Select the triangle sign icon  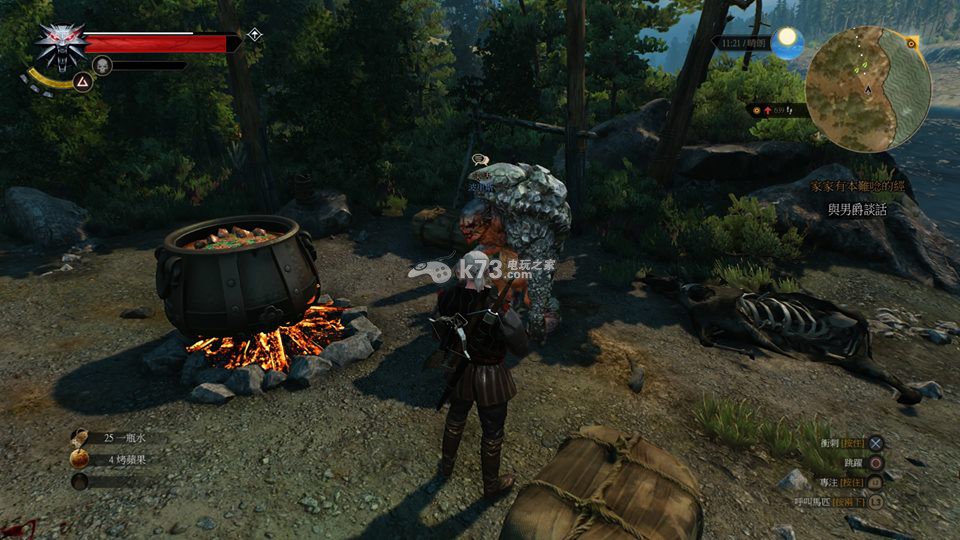[84, 82]
